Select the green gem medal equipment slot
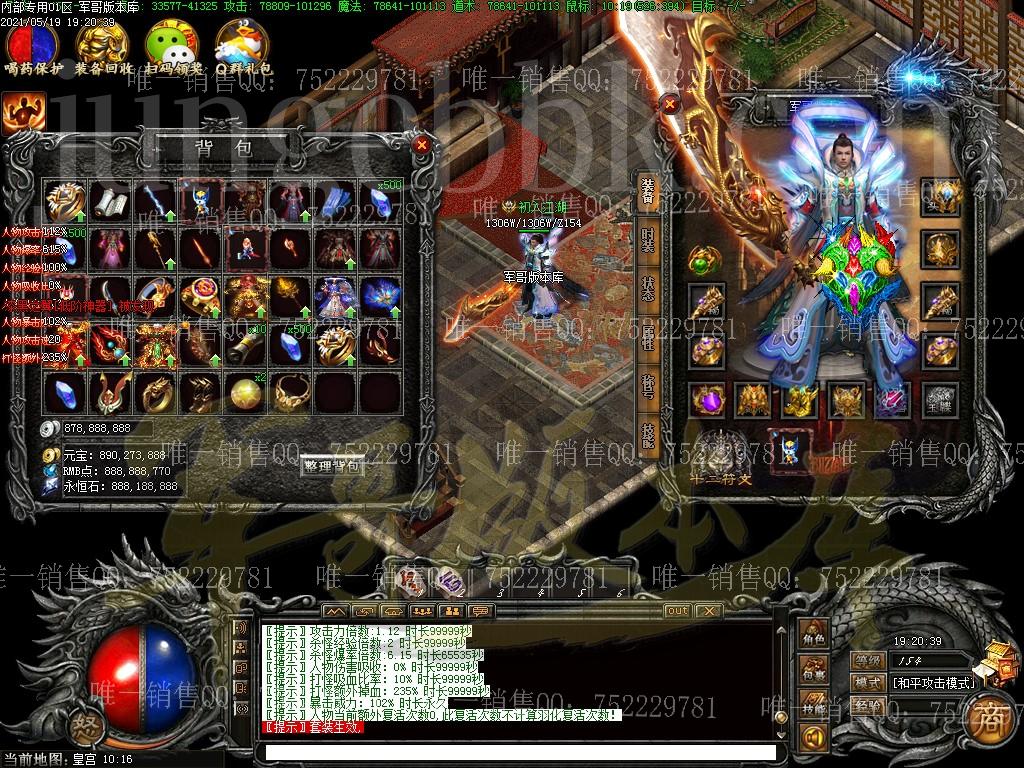 [704, 262]
